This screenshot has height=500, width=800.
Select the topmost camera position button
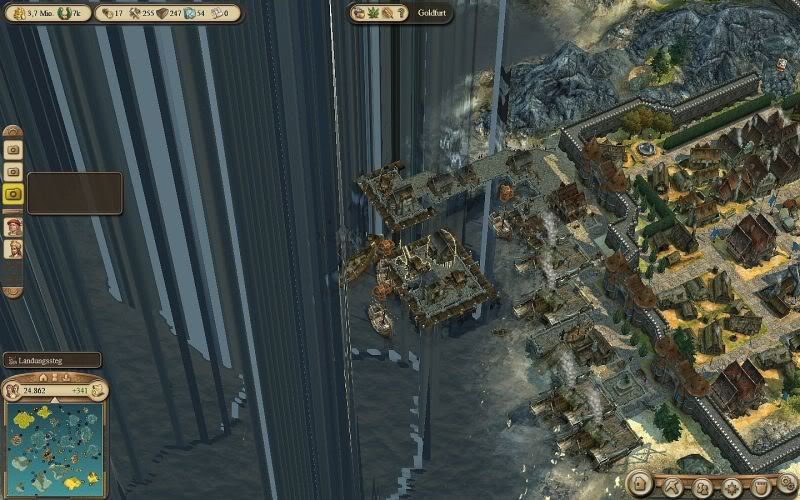14,148
